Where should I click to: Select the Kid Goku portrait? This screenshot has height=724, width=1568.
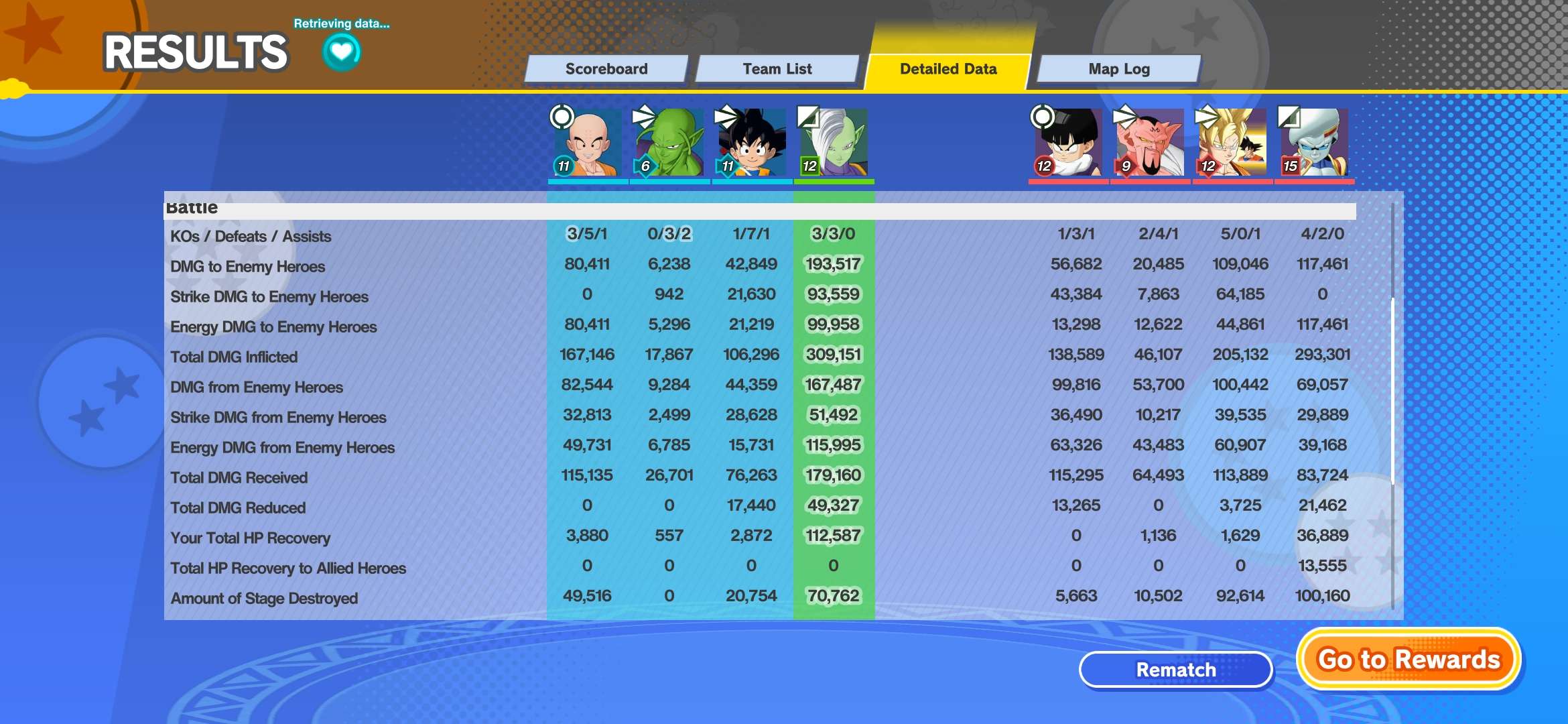(751, 143)
